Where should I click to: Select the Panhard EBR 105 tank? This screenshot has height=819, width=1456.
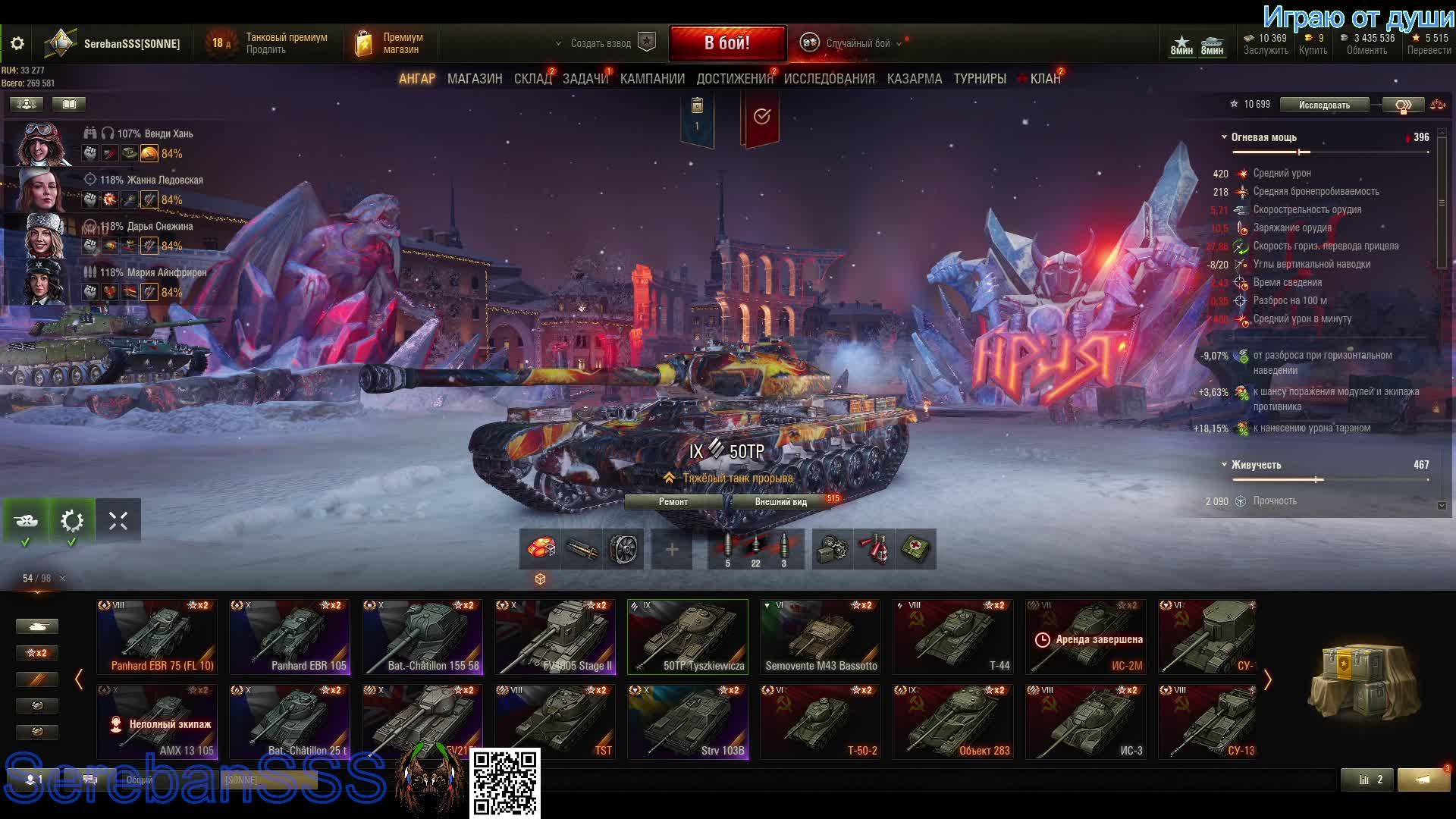290,637
